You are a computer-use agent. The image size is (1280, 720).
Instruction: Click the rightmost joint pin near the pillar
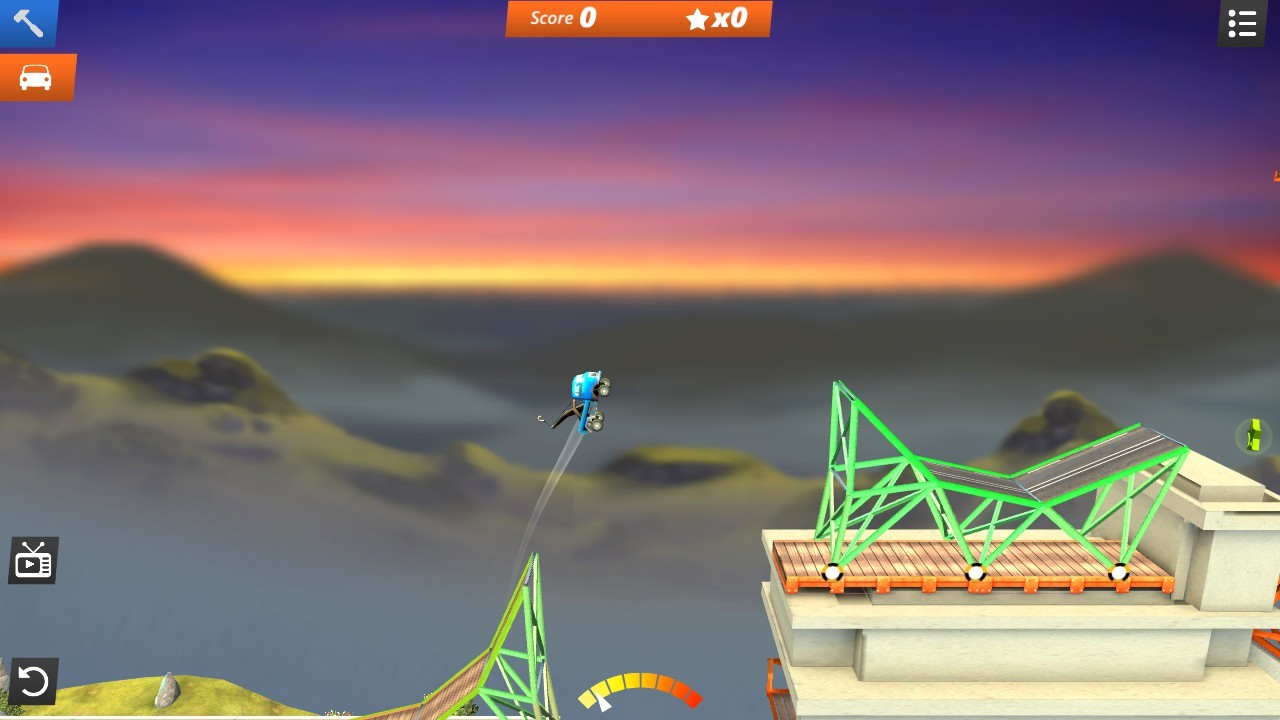[1120, 573]
